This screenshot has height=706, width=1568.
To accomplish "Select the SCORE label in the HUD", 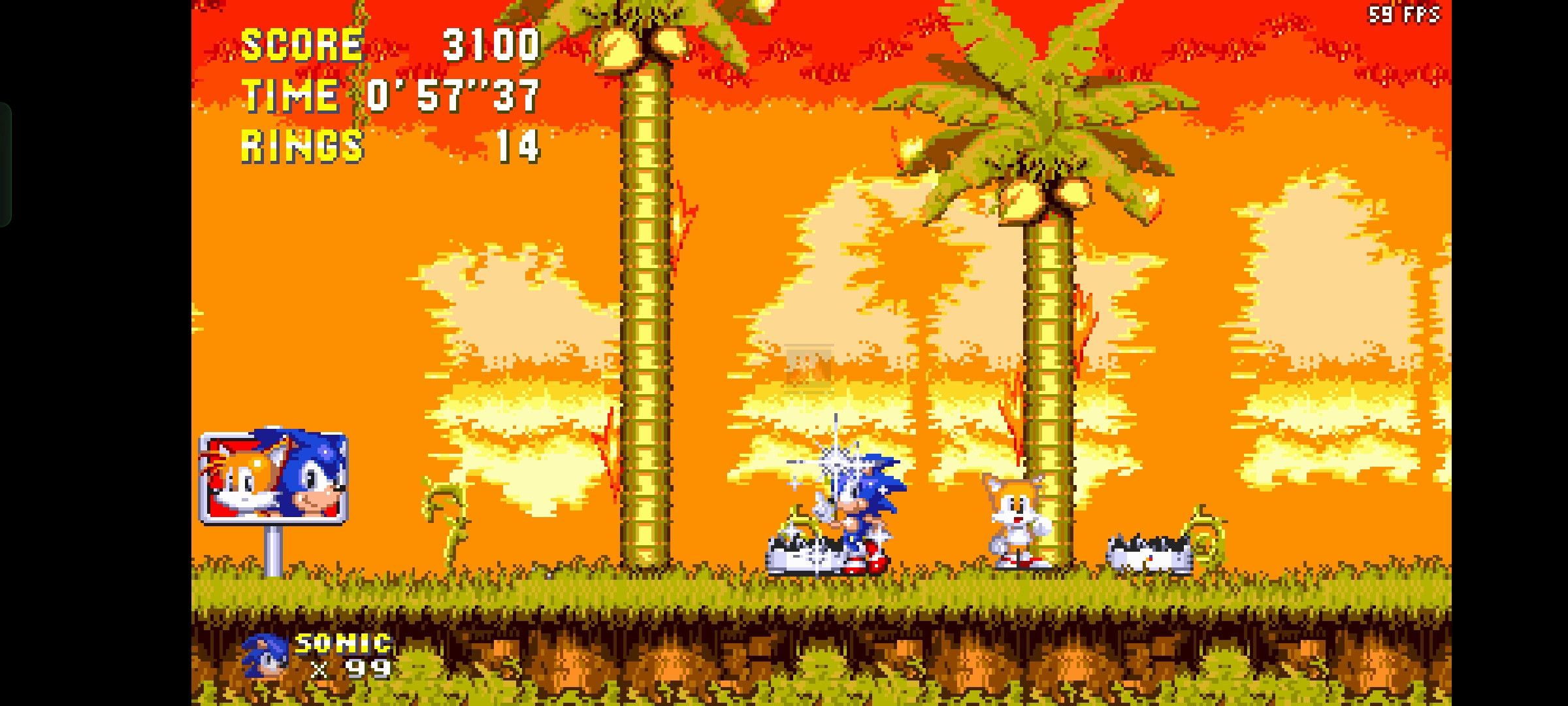I will click(301, 44).
